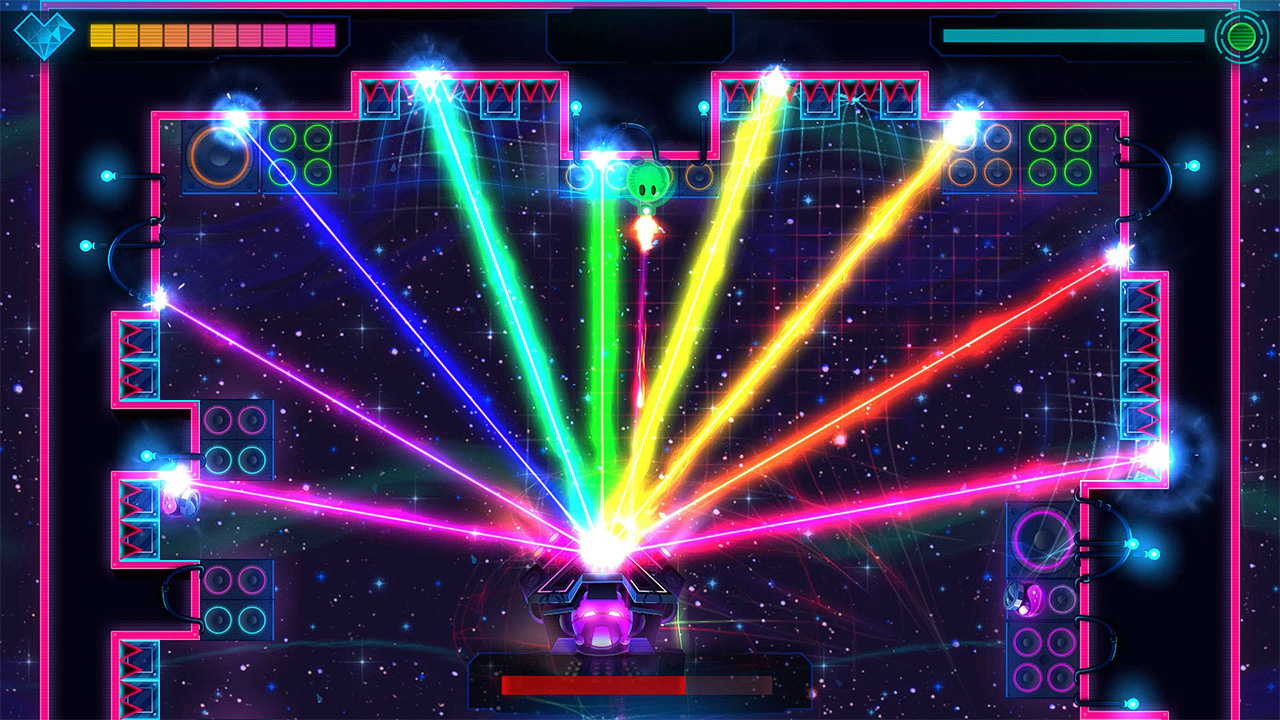
Task: Click the green alien with headphones
Action: (647, 183)
